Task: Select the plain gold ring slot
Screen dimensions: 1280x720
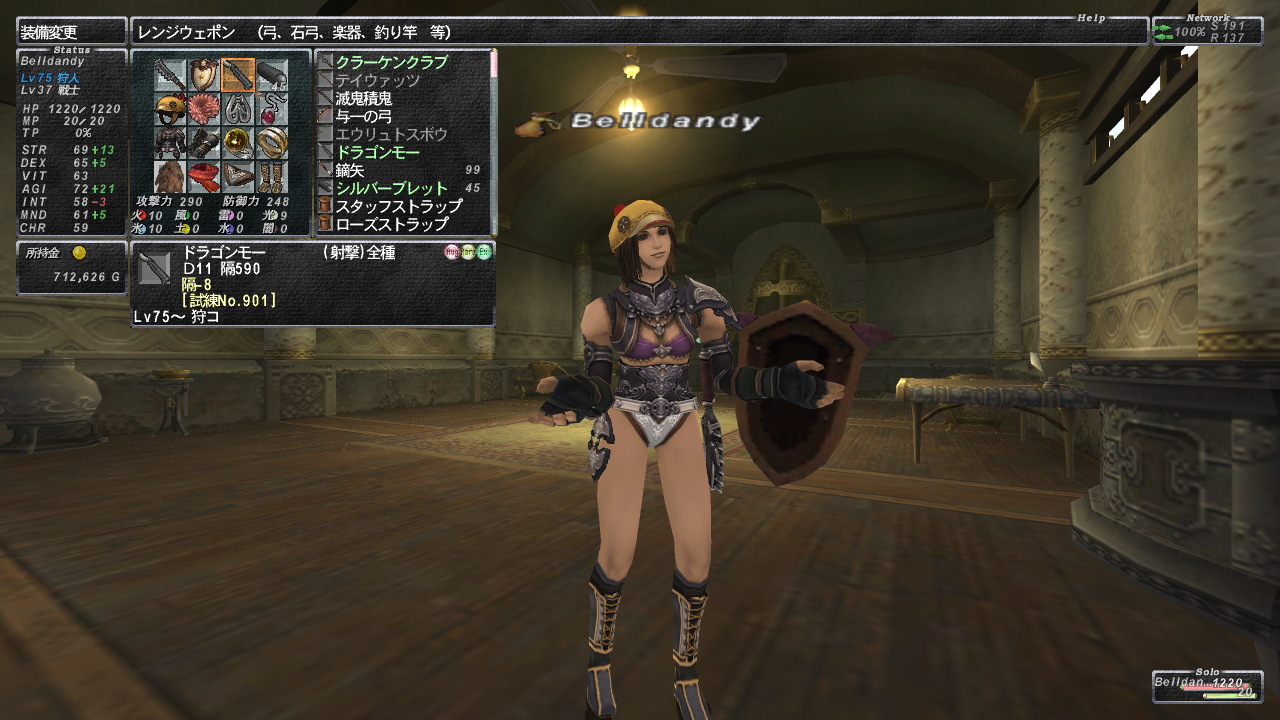Action: [272, 142]
